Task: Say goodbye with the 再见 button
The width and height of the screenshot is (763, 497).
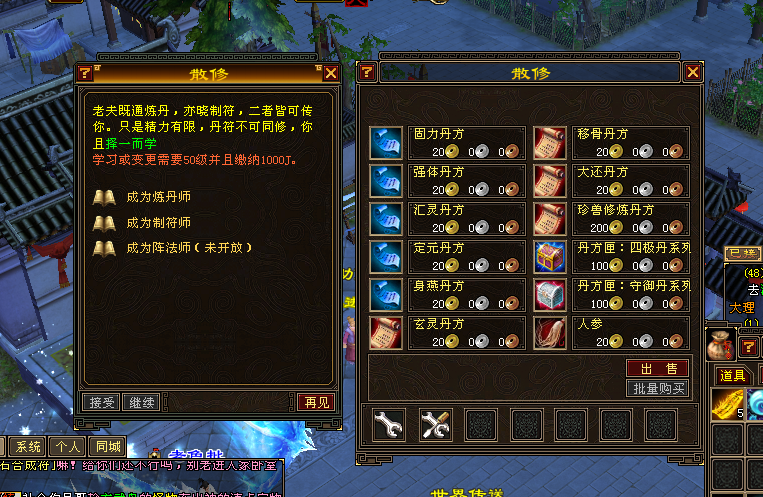Action: (x=316, y=402)
